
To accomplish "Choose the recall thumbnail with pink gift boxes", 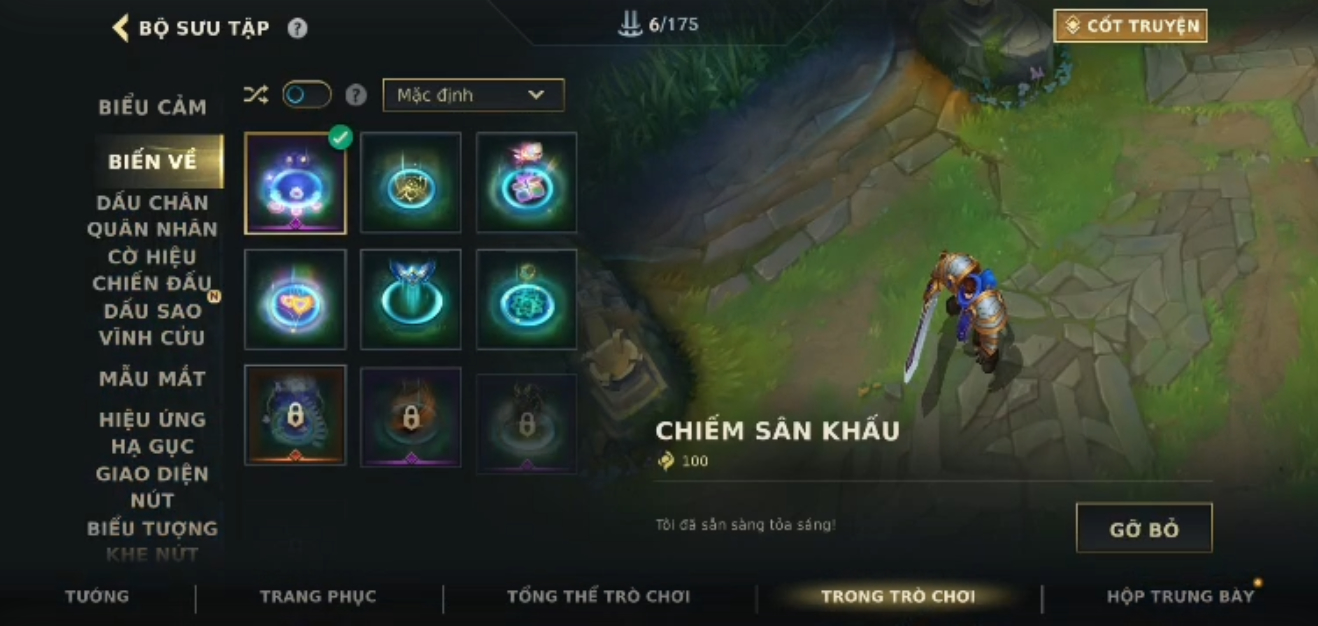I will [x=526, y=183].
